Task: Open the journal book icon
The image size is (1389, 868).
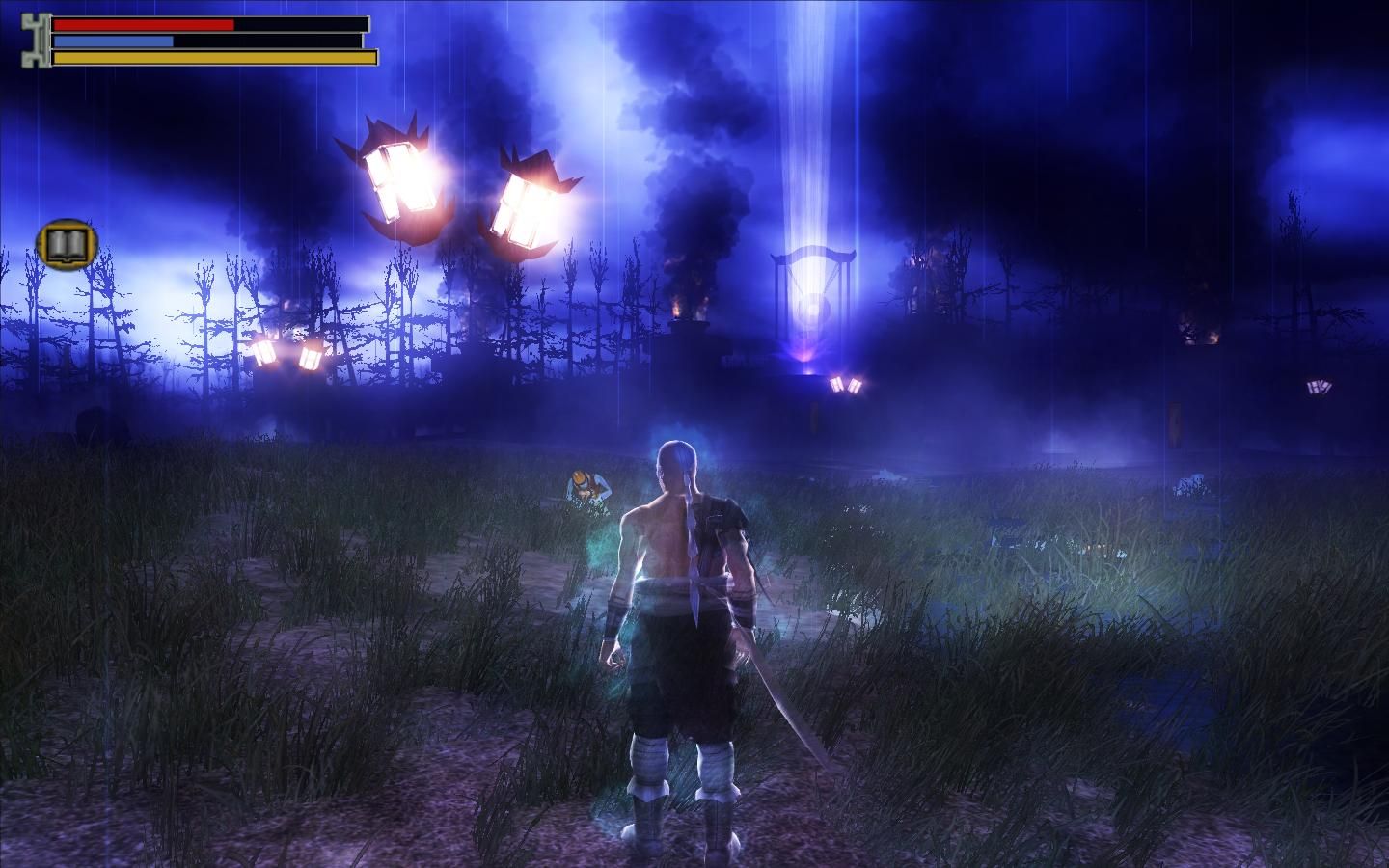Action: [67, 245]
